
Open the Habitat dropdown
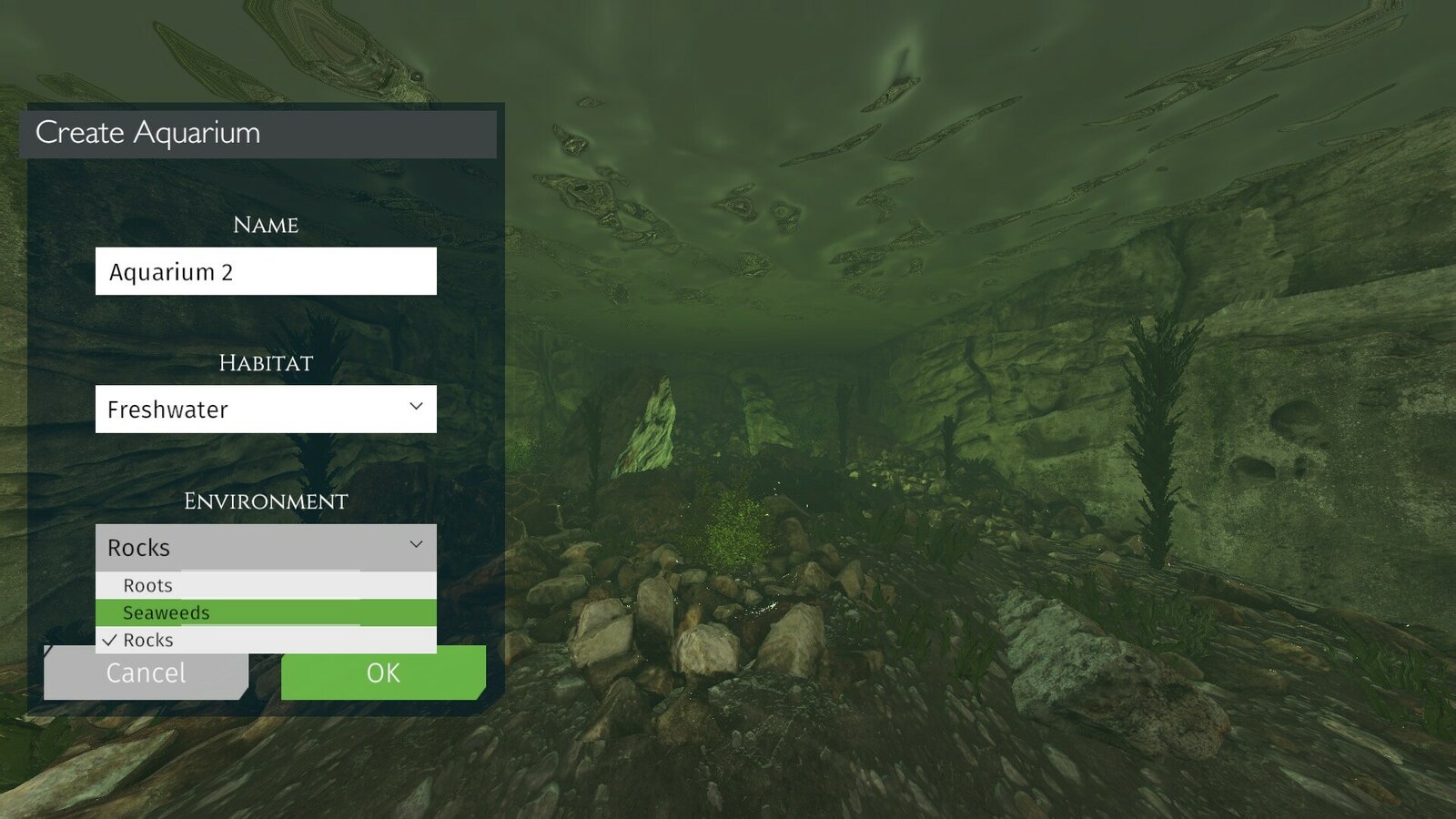click(264, 409)
